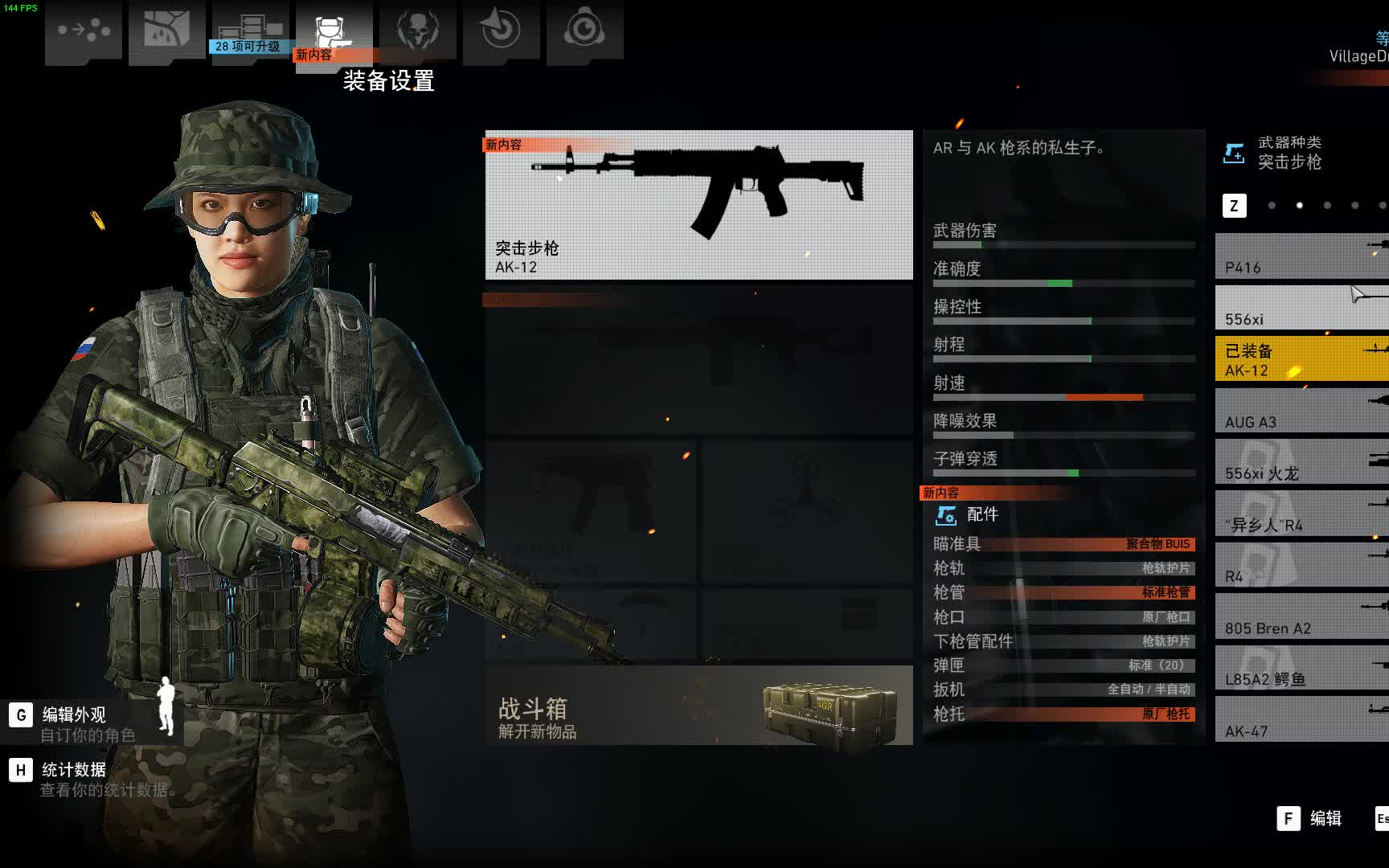Click the 射速 fire rate stat bar
This screenshot has width=1389, height=868.
(1061, 396)
